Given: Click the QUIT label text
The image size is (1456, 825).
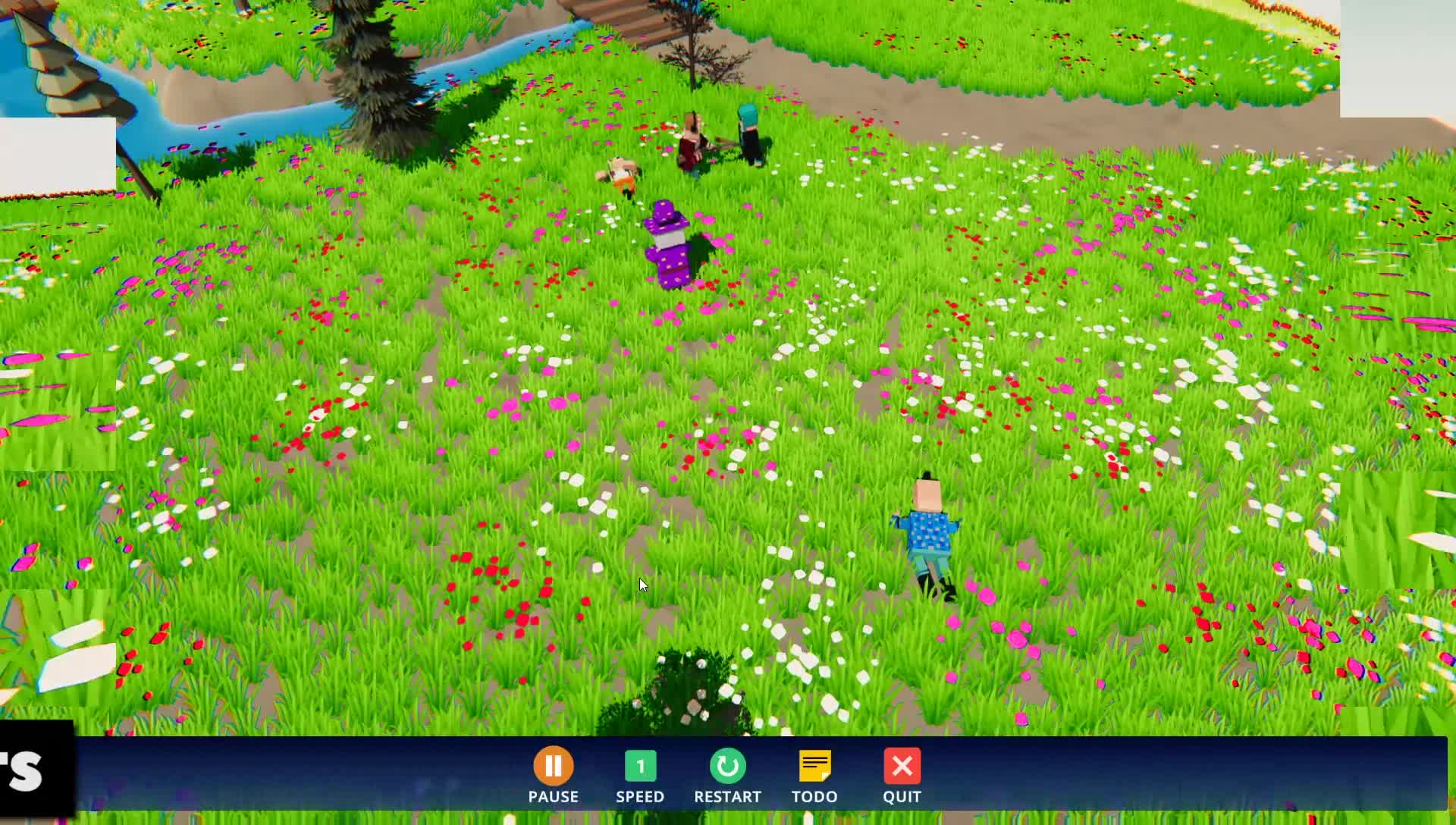Looking at the screenshot, I should (x=902, y=797).
